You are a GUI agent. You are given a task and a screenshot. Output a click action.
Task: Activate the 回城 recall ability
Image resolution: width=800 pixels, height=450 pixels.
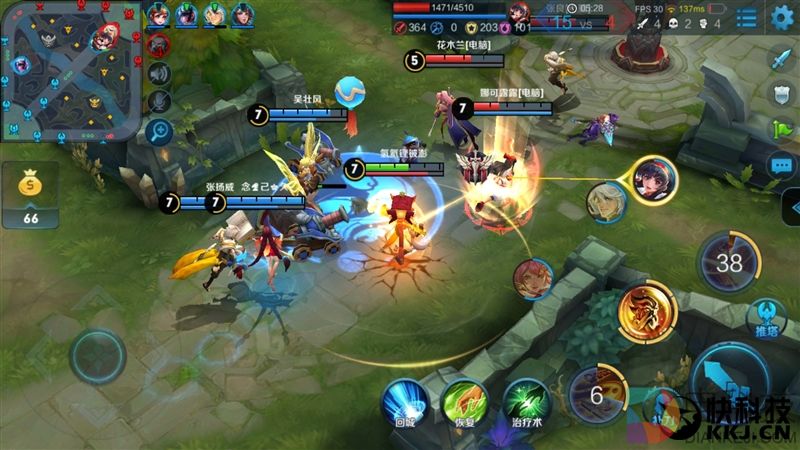(404, 399)
